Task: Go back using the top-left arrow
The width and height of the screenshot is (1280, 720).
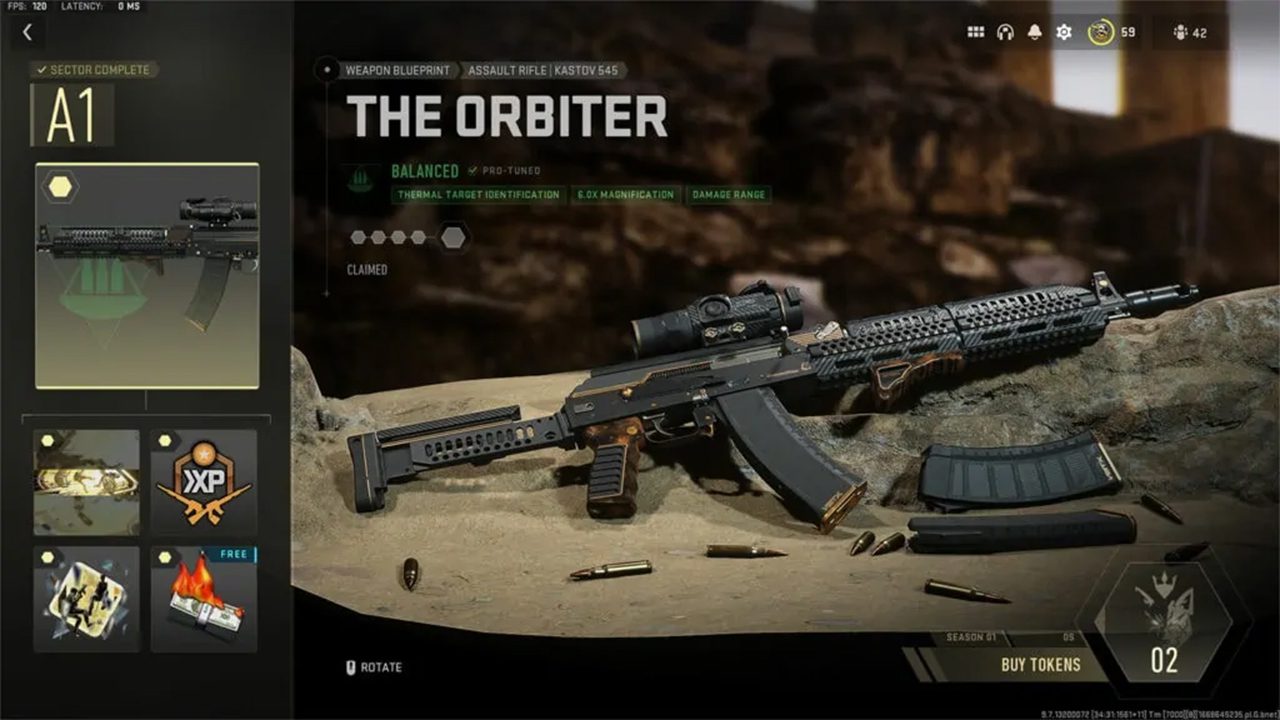Action: [x=27, y=33]
